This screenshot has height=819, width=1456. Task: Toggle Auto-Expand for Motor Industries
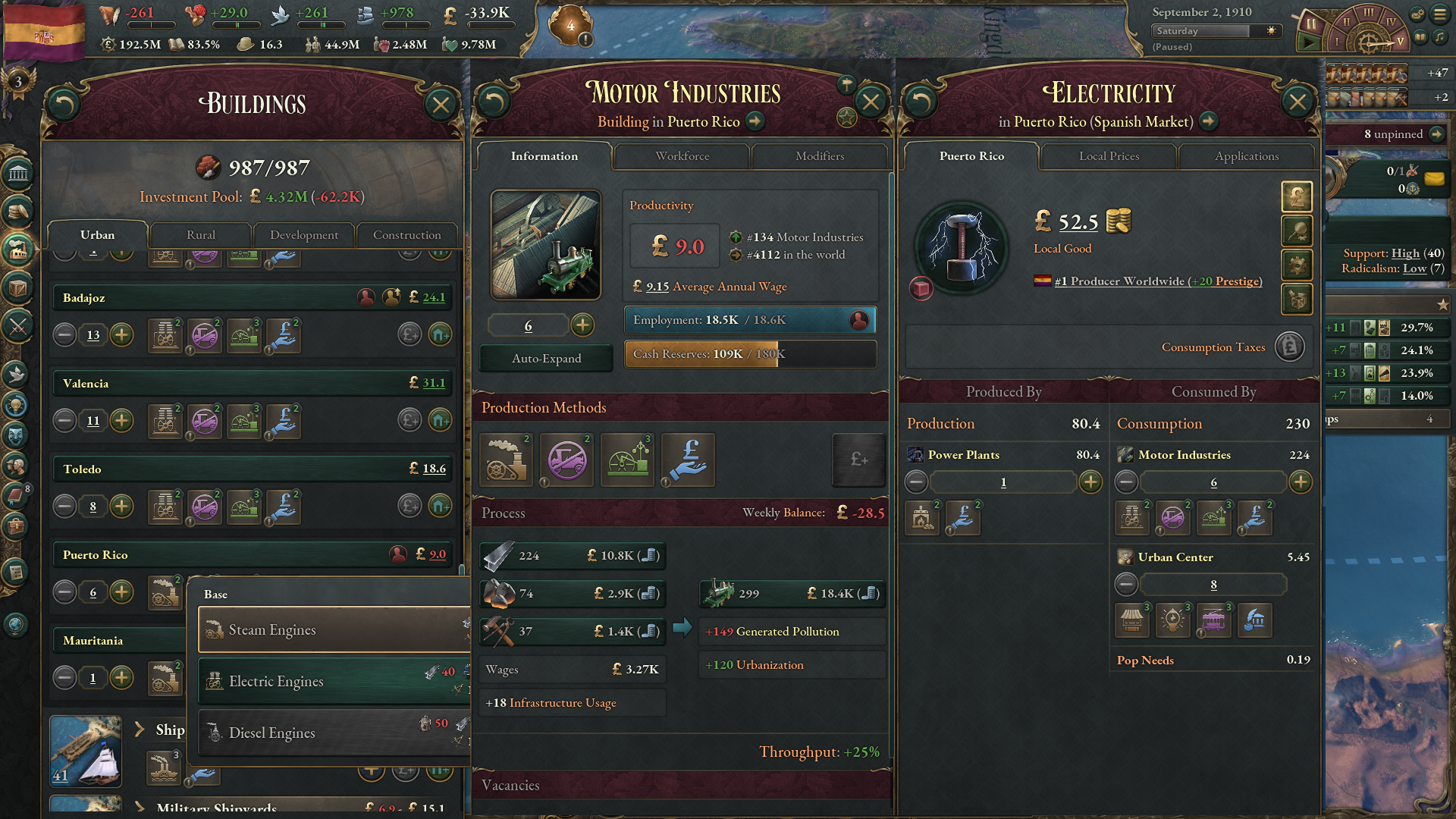pos(545,358)
